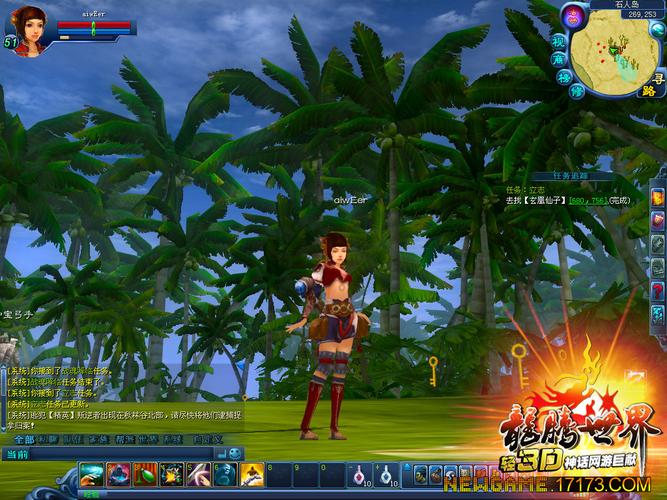
Task: Click the player portrait avatar
Action: point(28,27)
